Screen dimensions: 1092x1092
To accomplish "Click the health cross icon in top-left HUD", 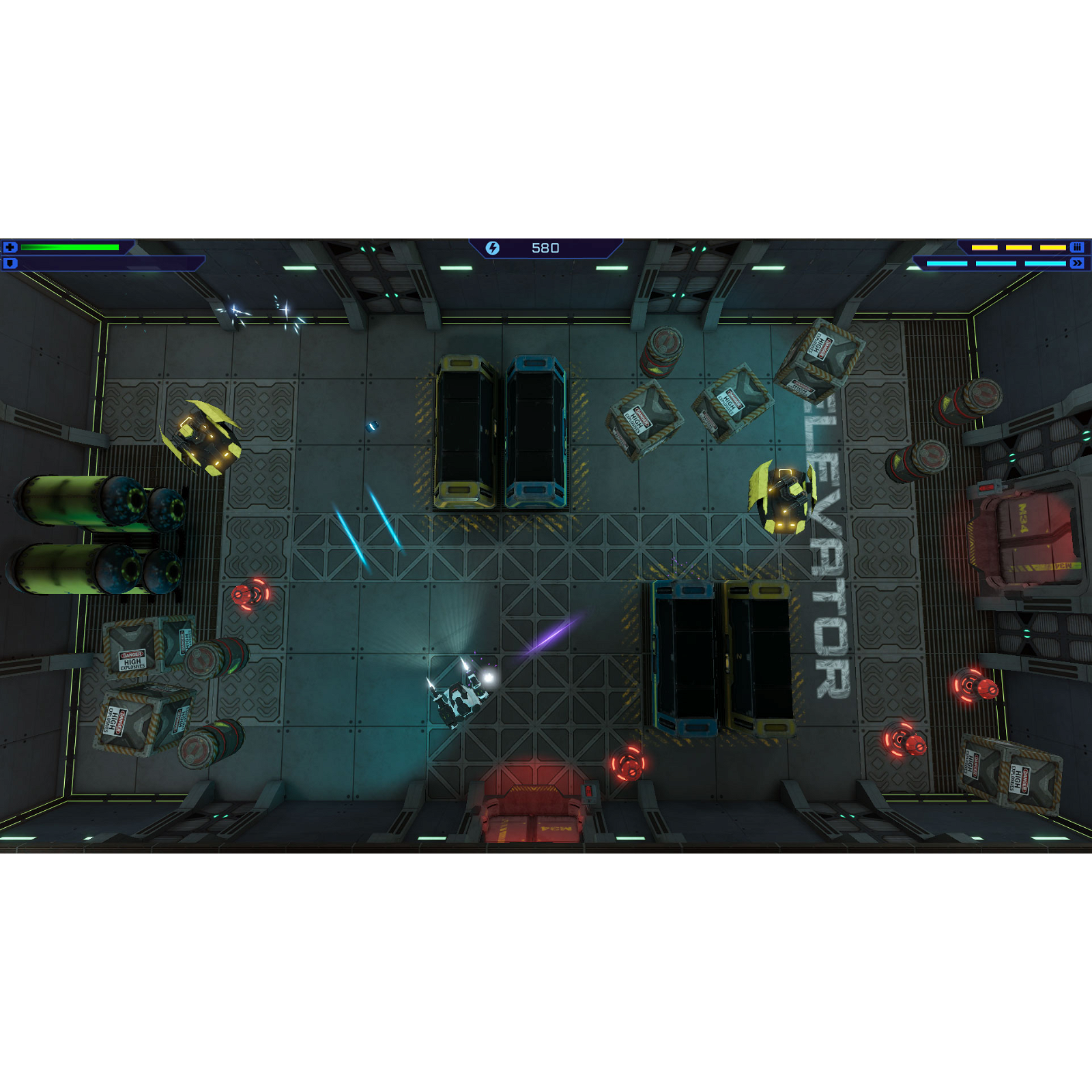I will pos(11,247).
